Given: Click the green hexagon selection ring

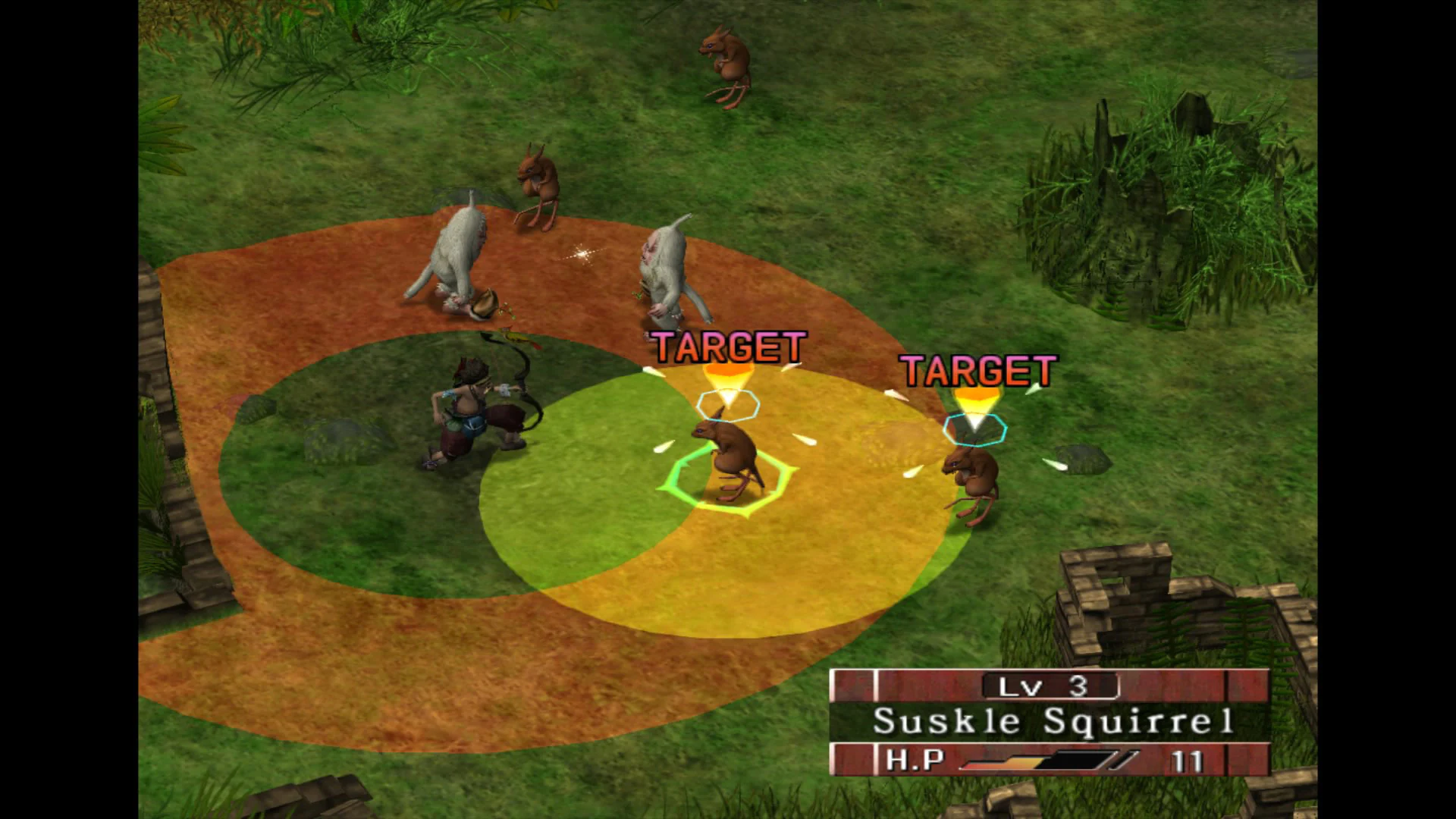Looking at the screenshot, I should point(726,478).
